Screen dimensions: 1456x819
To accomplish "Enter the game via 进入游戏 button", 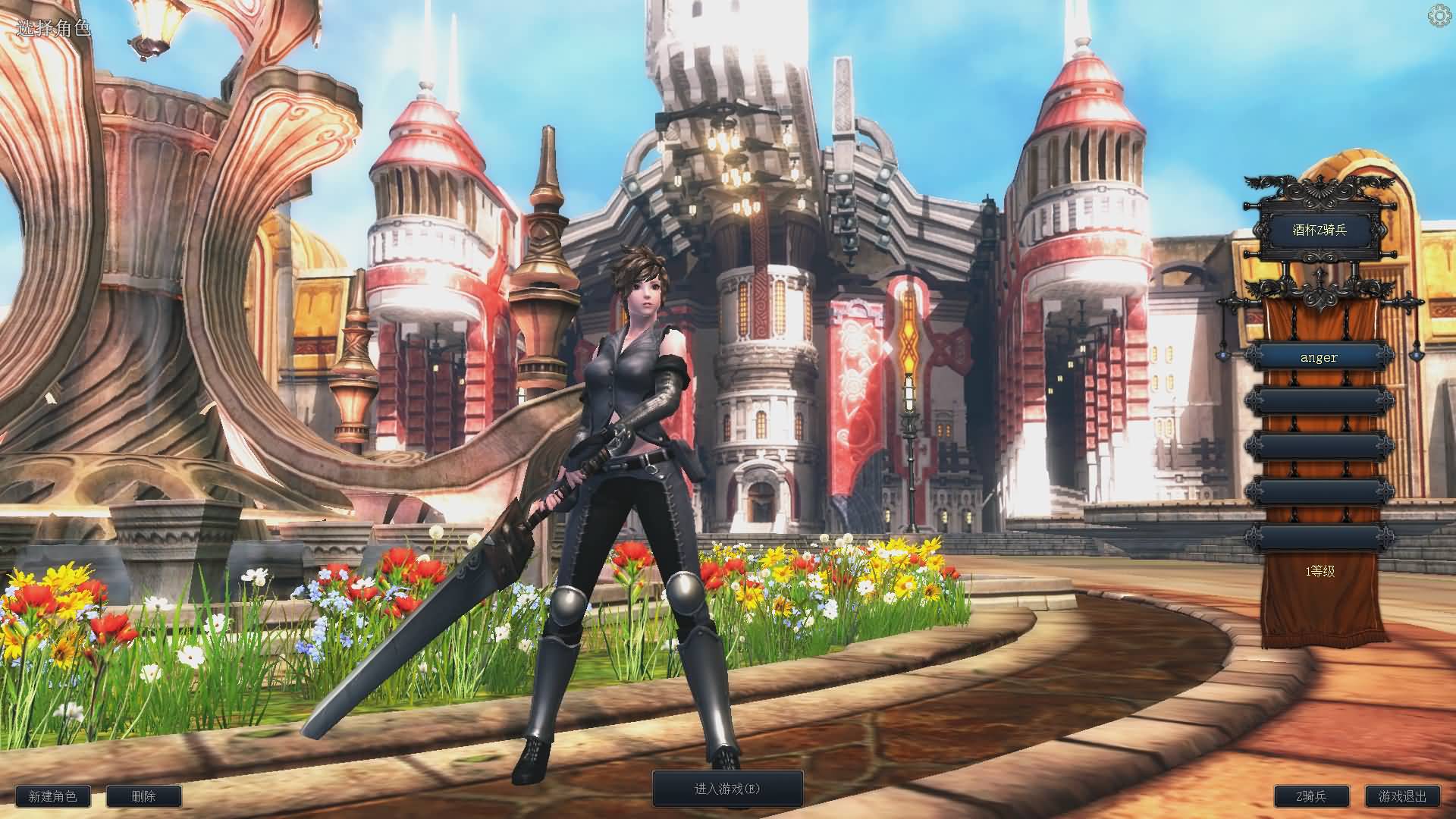I will coord(727,789).
